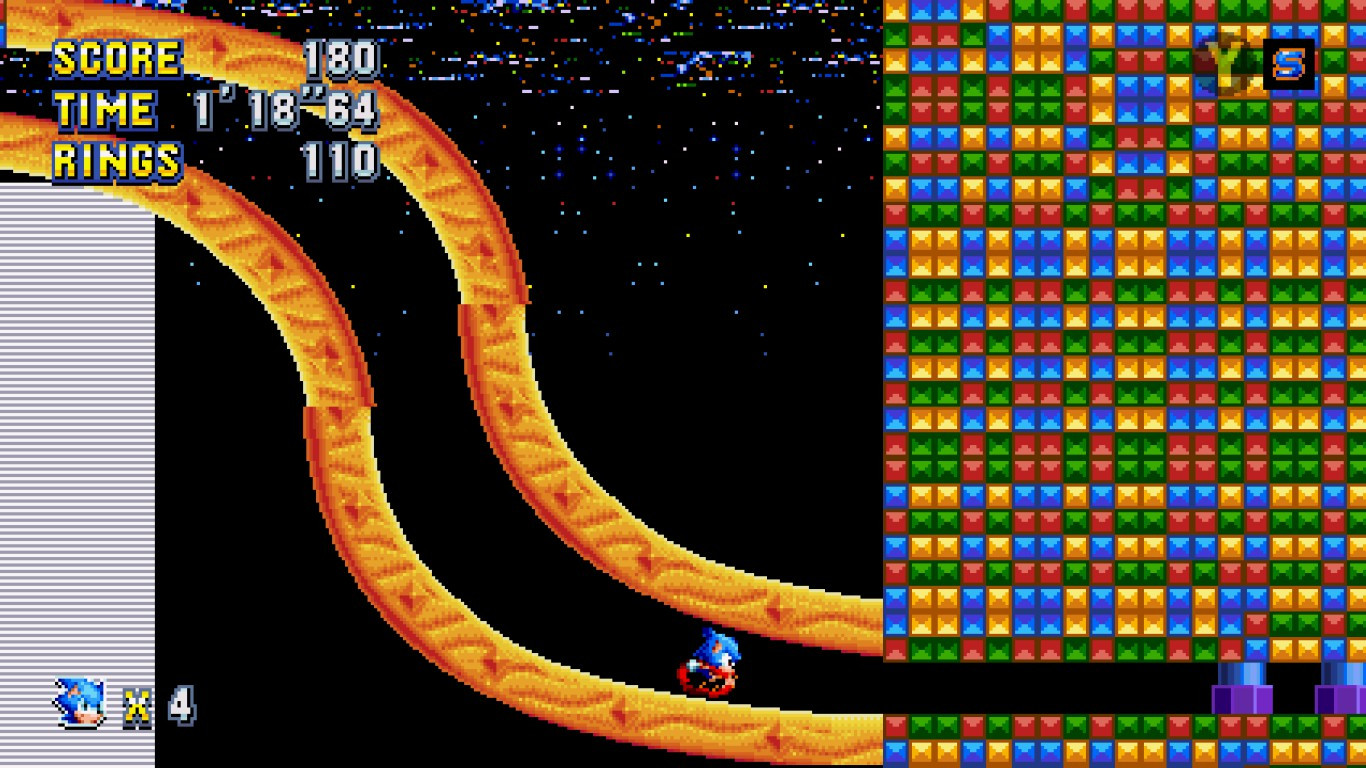
Task: Select the rolling Sonic sprite on the track
Action: pos(710,660)
